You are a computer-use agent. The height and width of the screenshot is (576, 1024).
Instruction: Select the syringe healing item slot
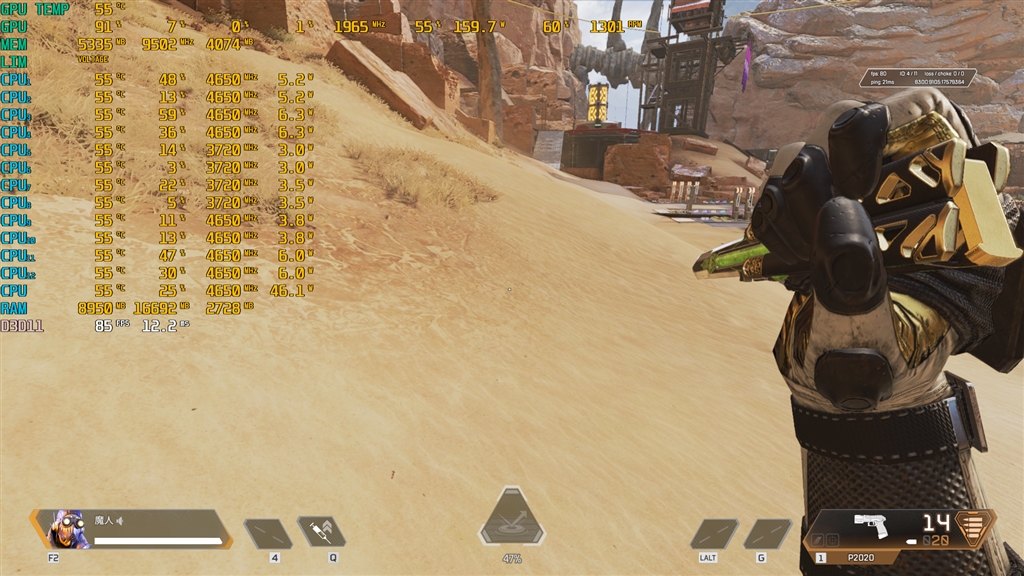[x=321, y=532]
